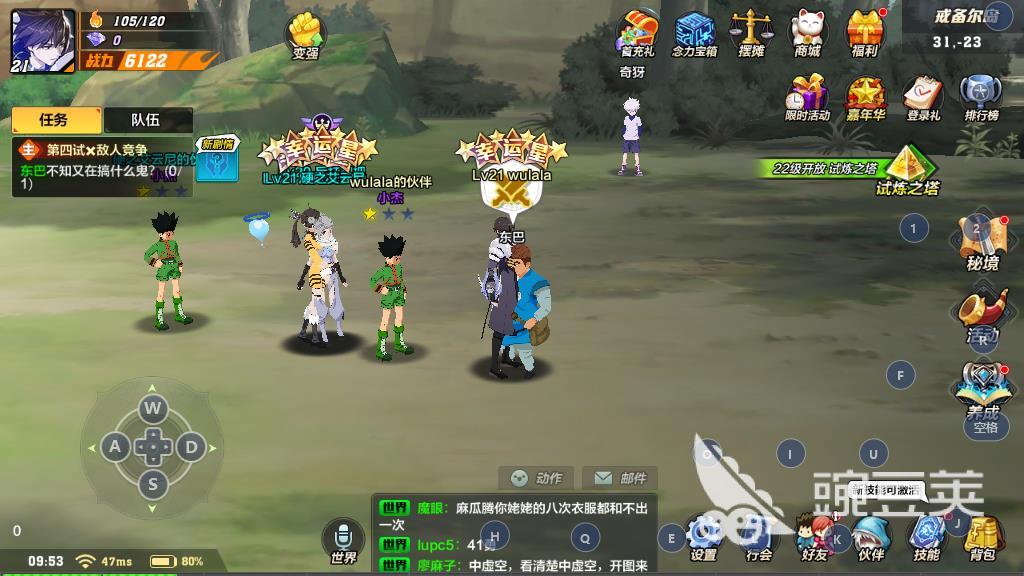The height and width of the screenshot is (576, 1024).
Task: Open the 摆摊 stall scales icon
Action: point(749,30)
